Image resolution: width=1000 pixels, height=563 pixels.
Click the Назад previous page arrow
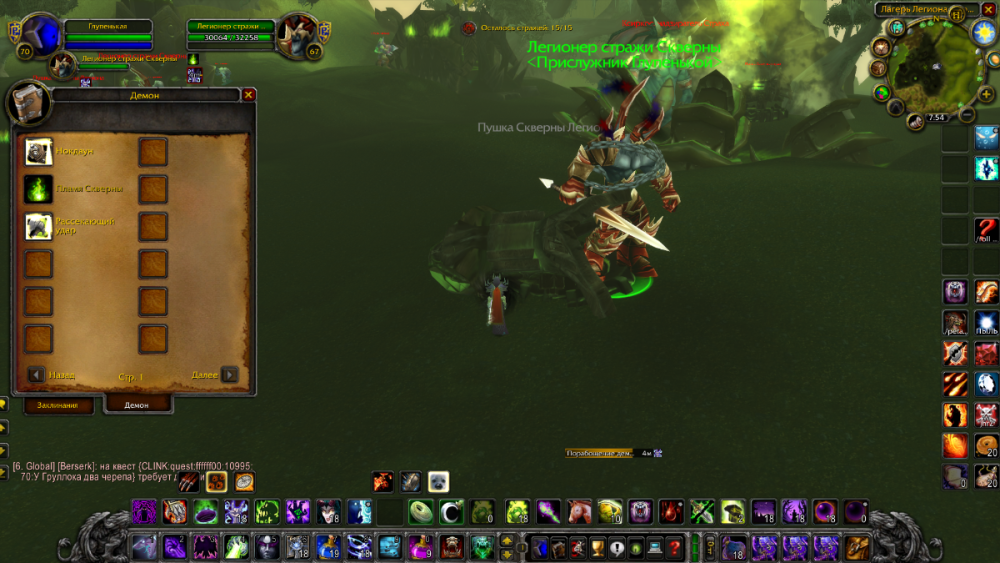(x=36, y=374)
